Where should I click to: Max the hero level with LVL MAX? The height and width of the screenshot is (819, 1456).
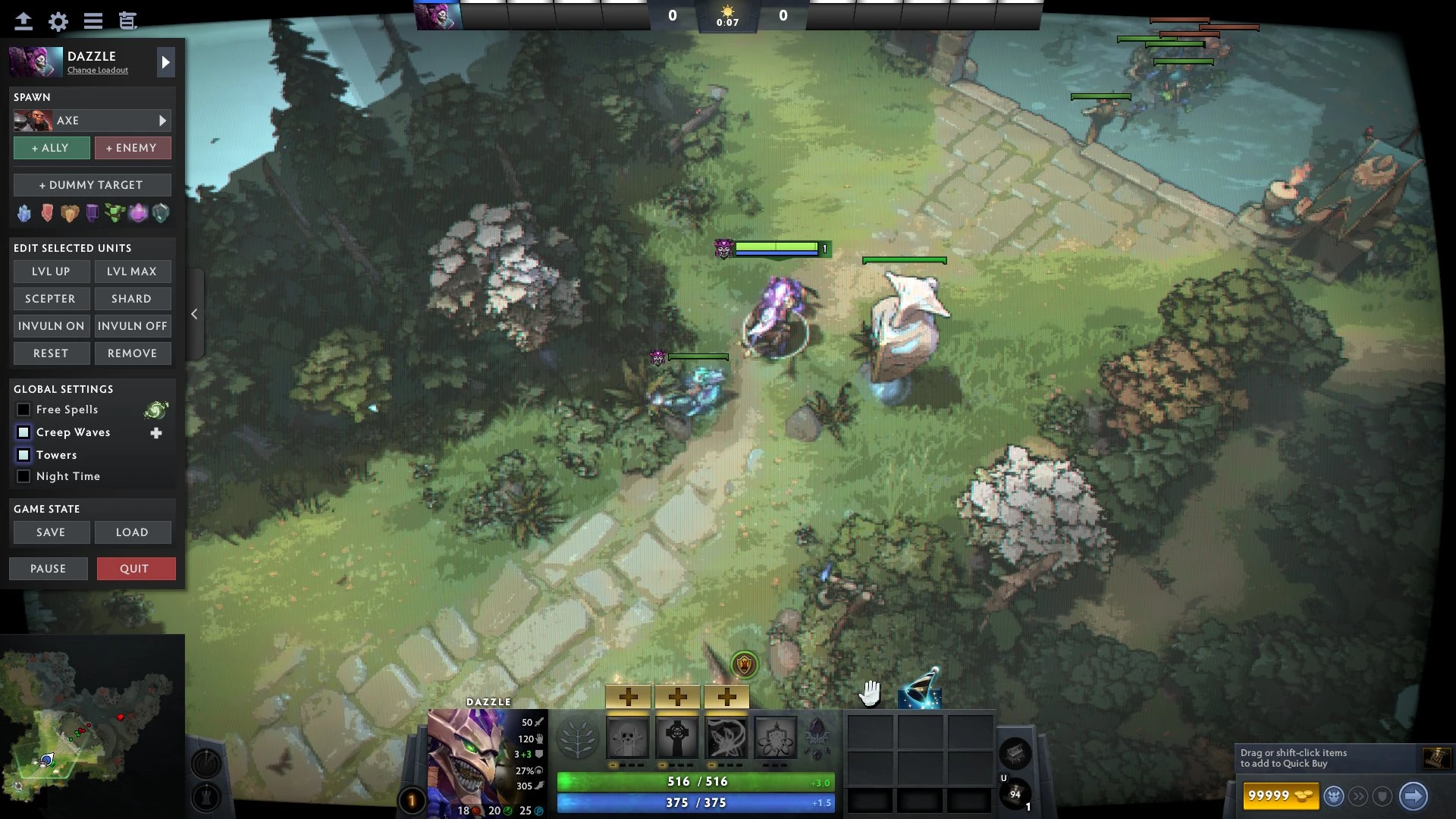(132, 271)
